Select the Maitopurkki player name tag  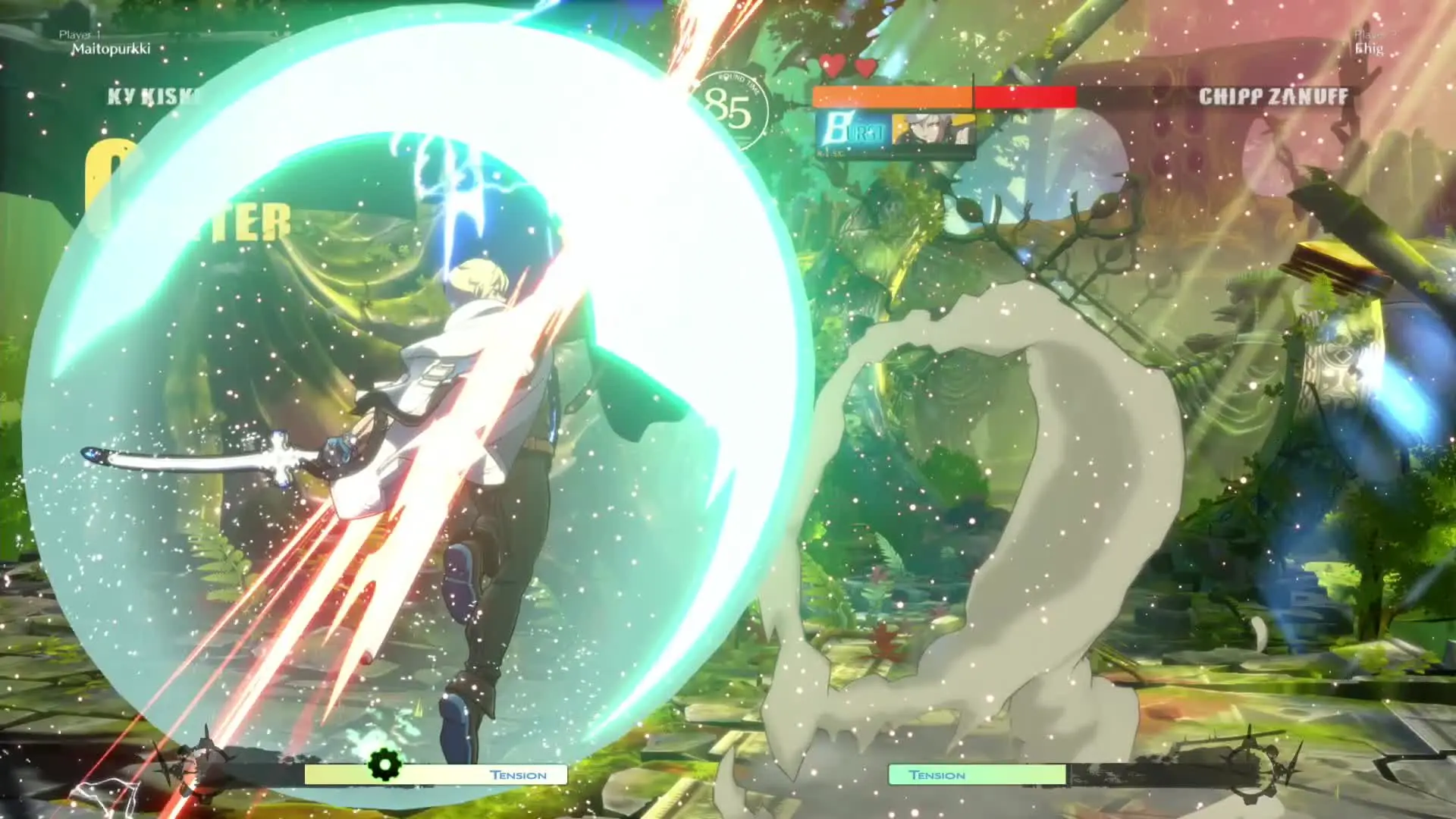tap(111, 49)
